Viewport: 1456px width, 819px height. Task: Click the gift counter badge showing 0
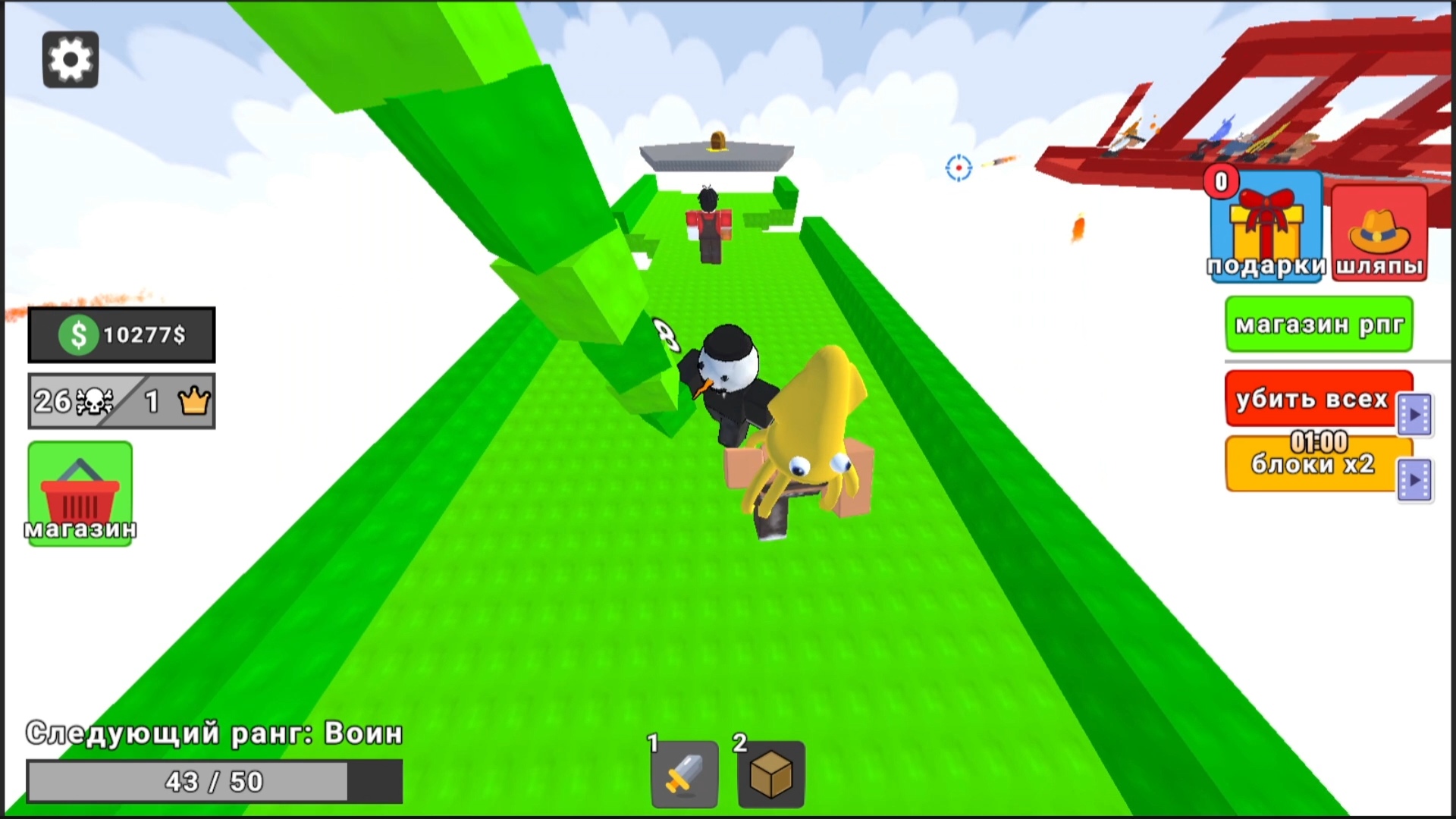[x=1222, y=182]
